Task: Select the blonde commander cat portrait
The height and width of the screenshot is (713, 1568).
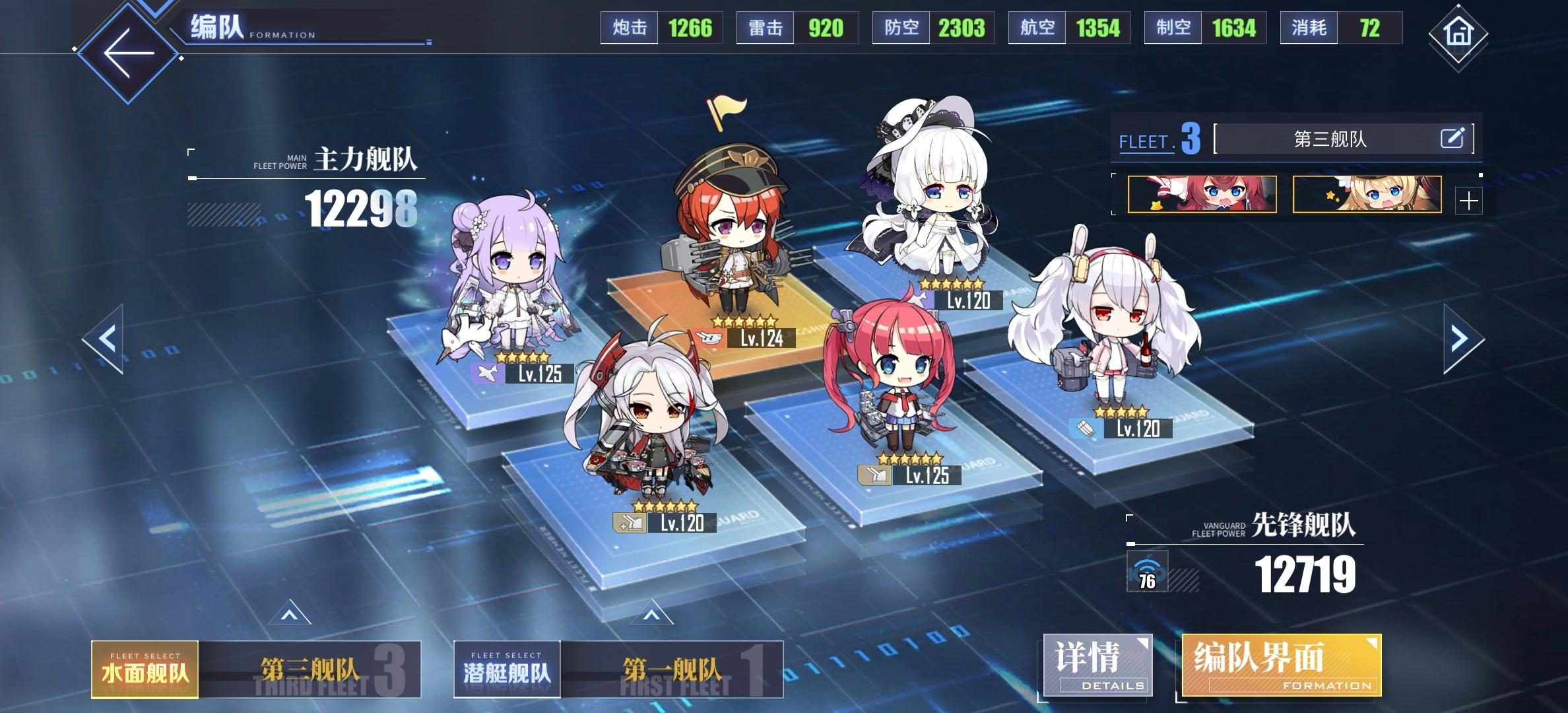Action: coord(1366,194)
